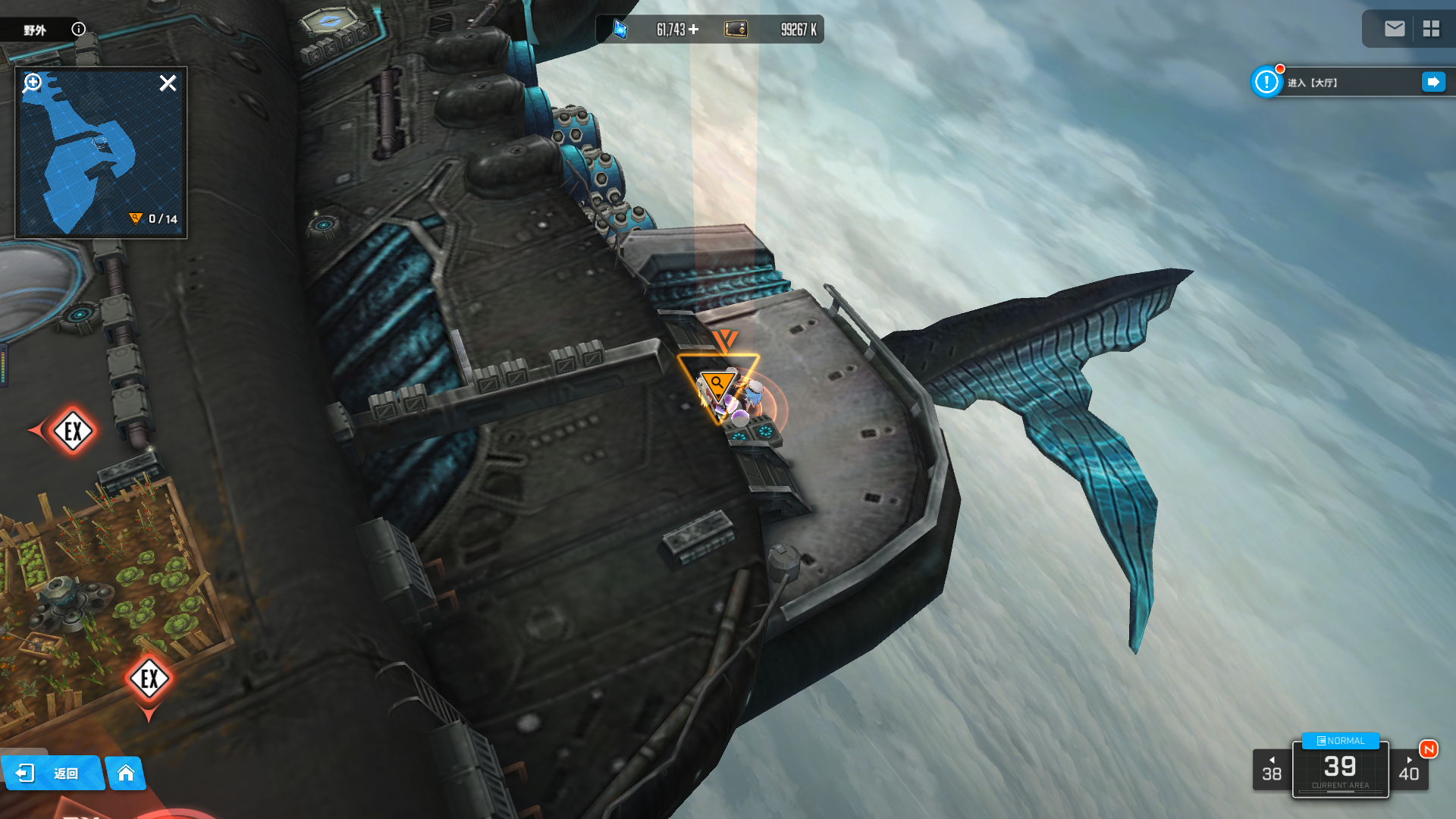Switch to previous area 38

pyautogui.click(x=1272, y=770)
